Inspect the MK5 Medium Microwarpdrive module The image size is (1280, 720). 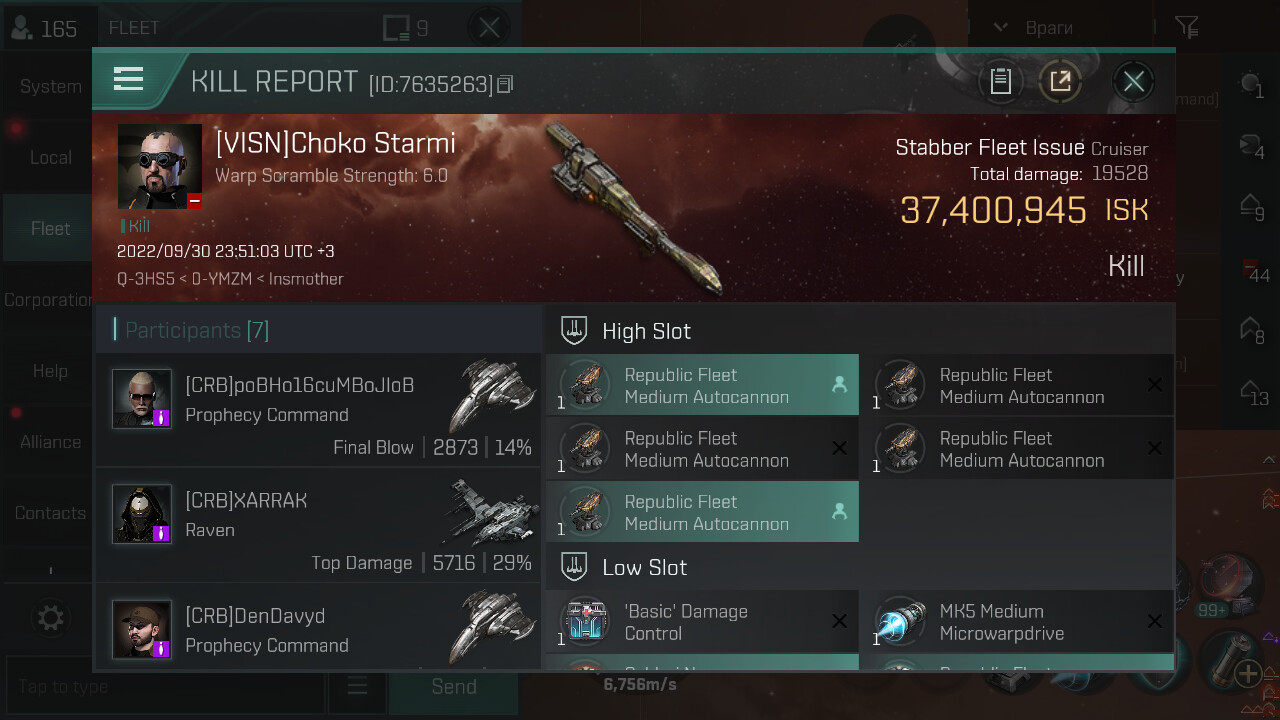(1017, 622)
